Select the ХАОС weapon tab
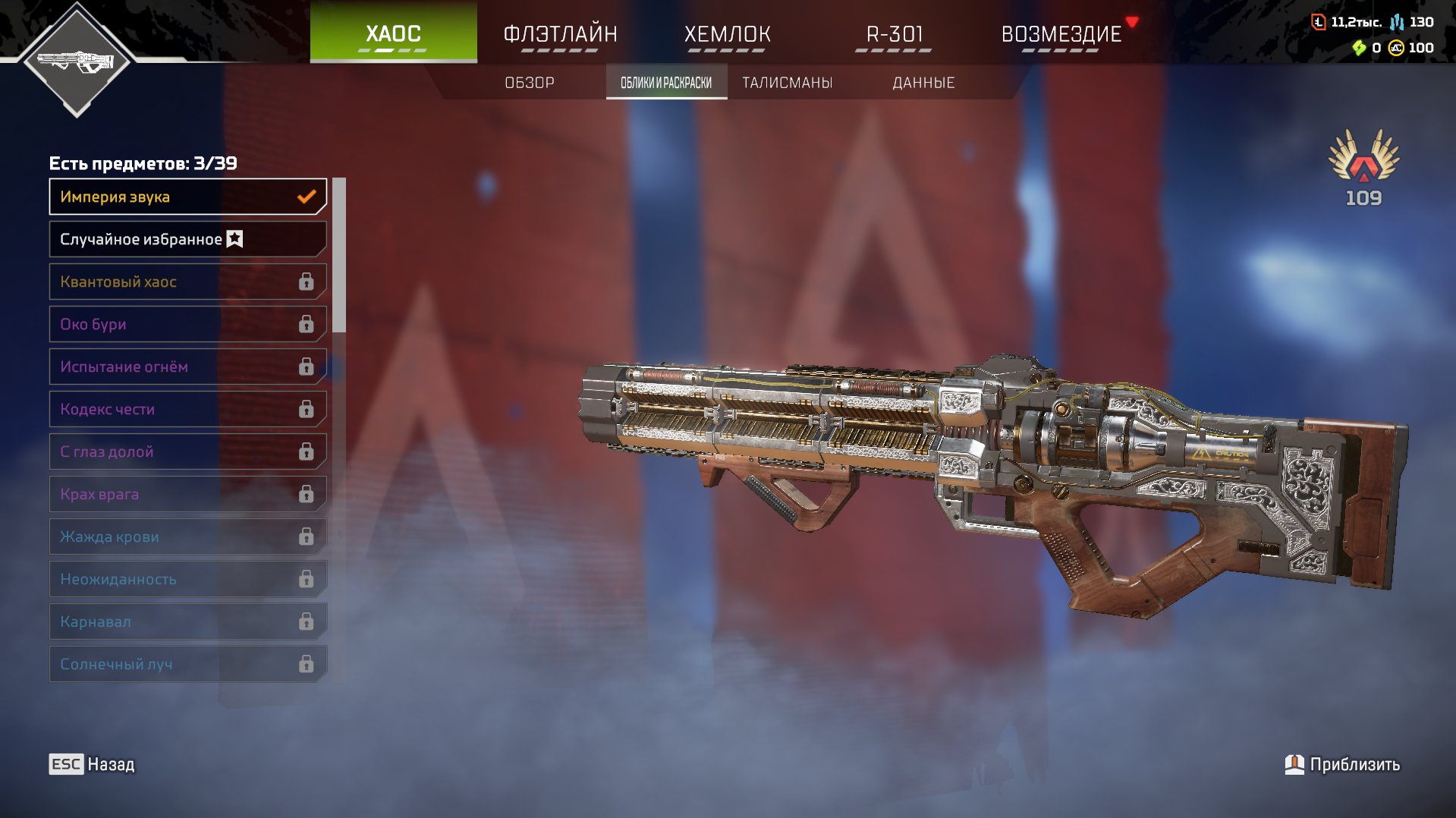Image resolution: width=1456 pixels, height=818 pixels. pyautogui.click(x=393, y=34)
